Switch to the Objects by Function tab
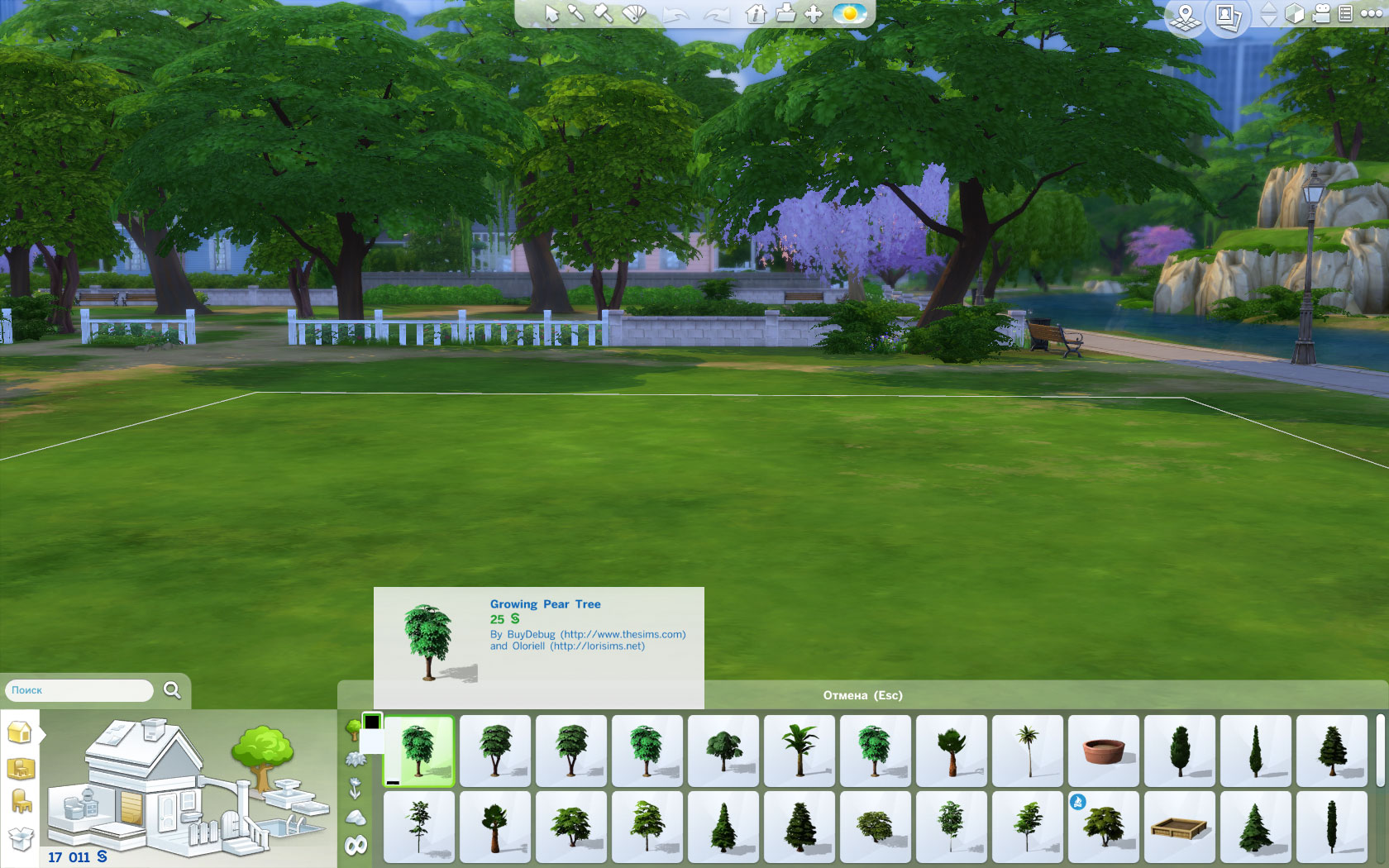The width and height of the screenshot is (1389, 868). [x=20, y=799]
